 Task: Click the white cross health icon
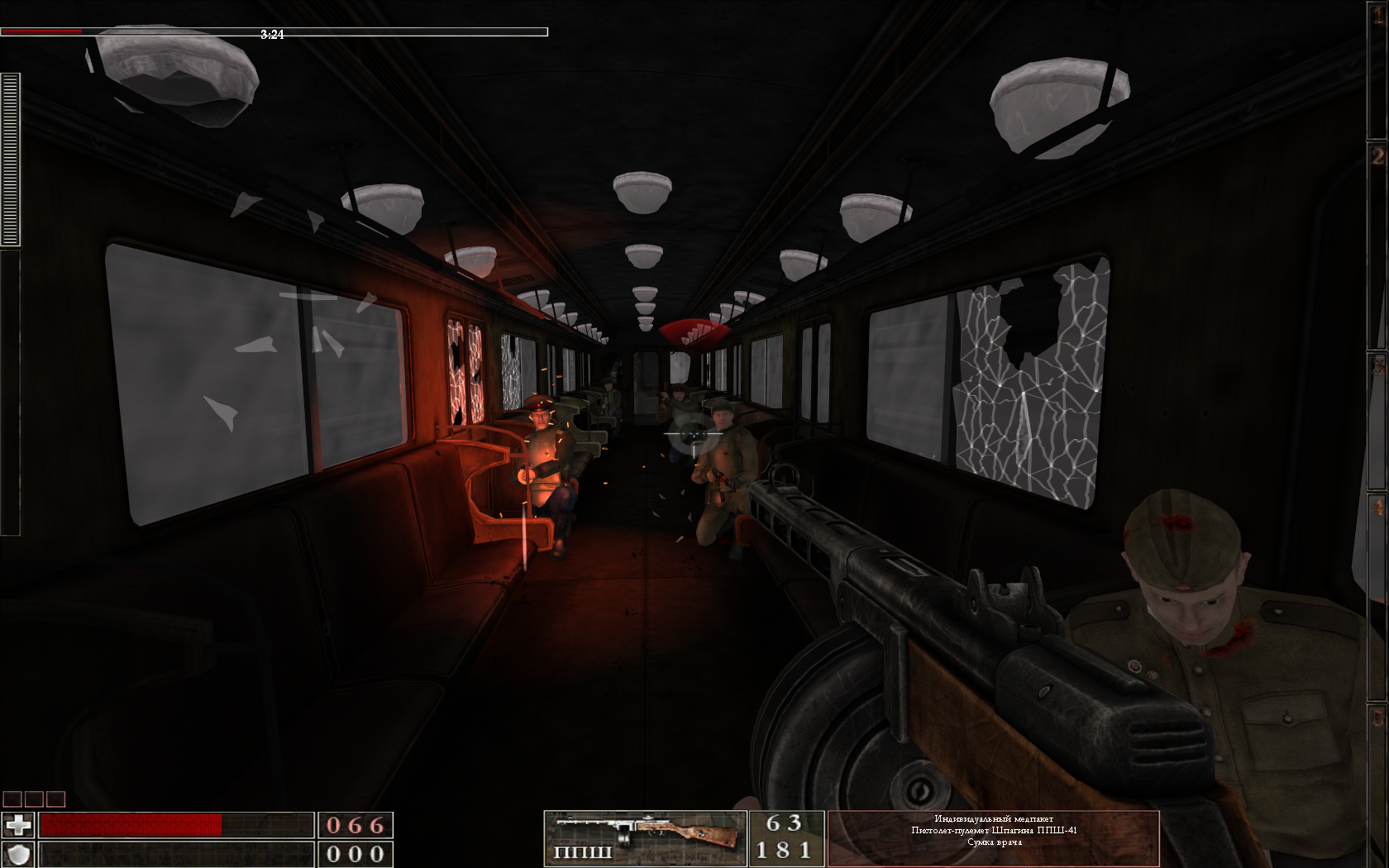click(x=18, y=825)
